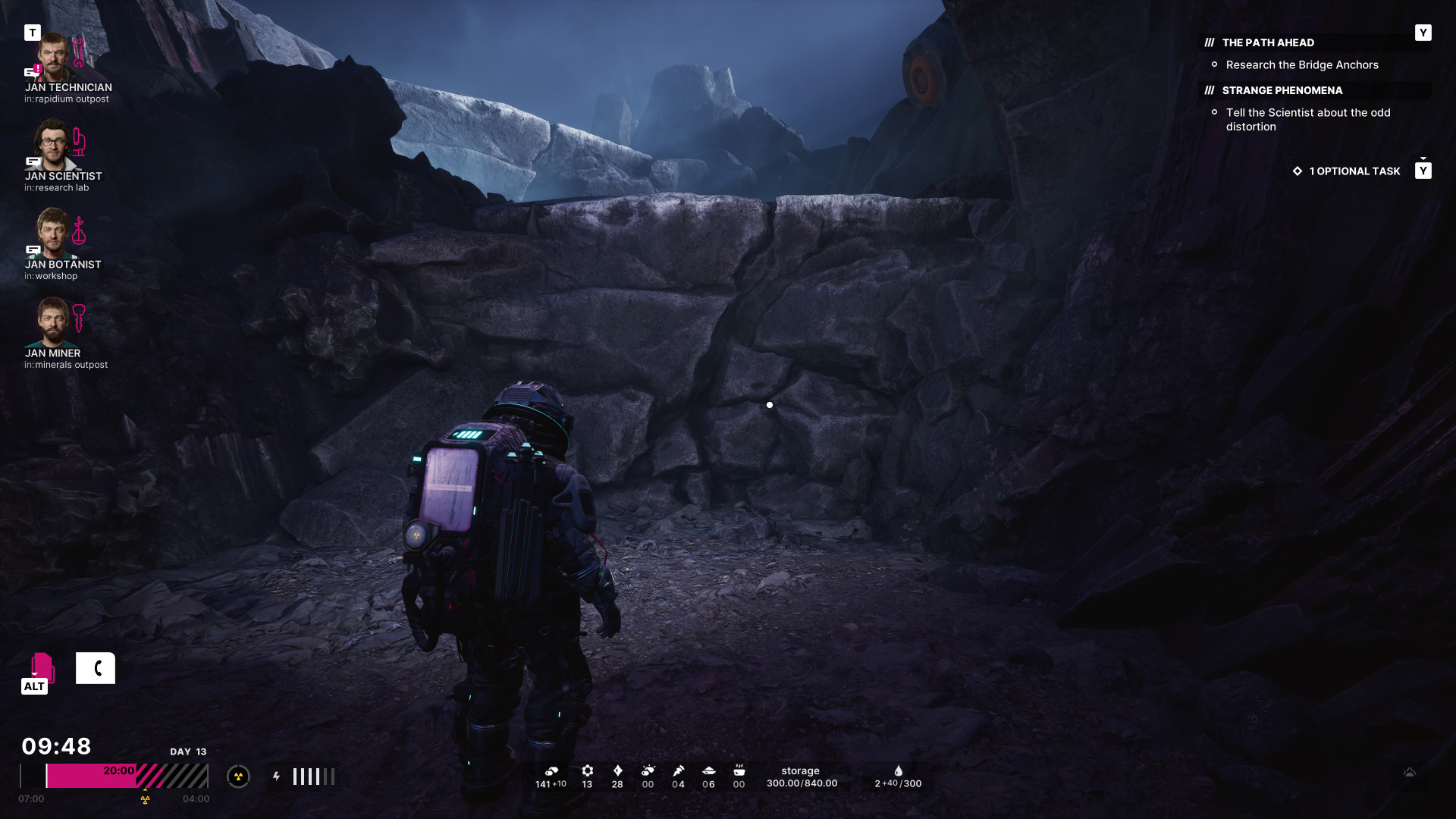This screenshot has width=1456, height=819.
Task: Expand the 1 Optional Task entry
Action: click(1354, 171)
